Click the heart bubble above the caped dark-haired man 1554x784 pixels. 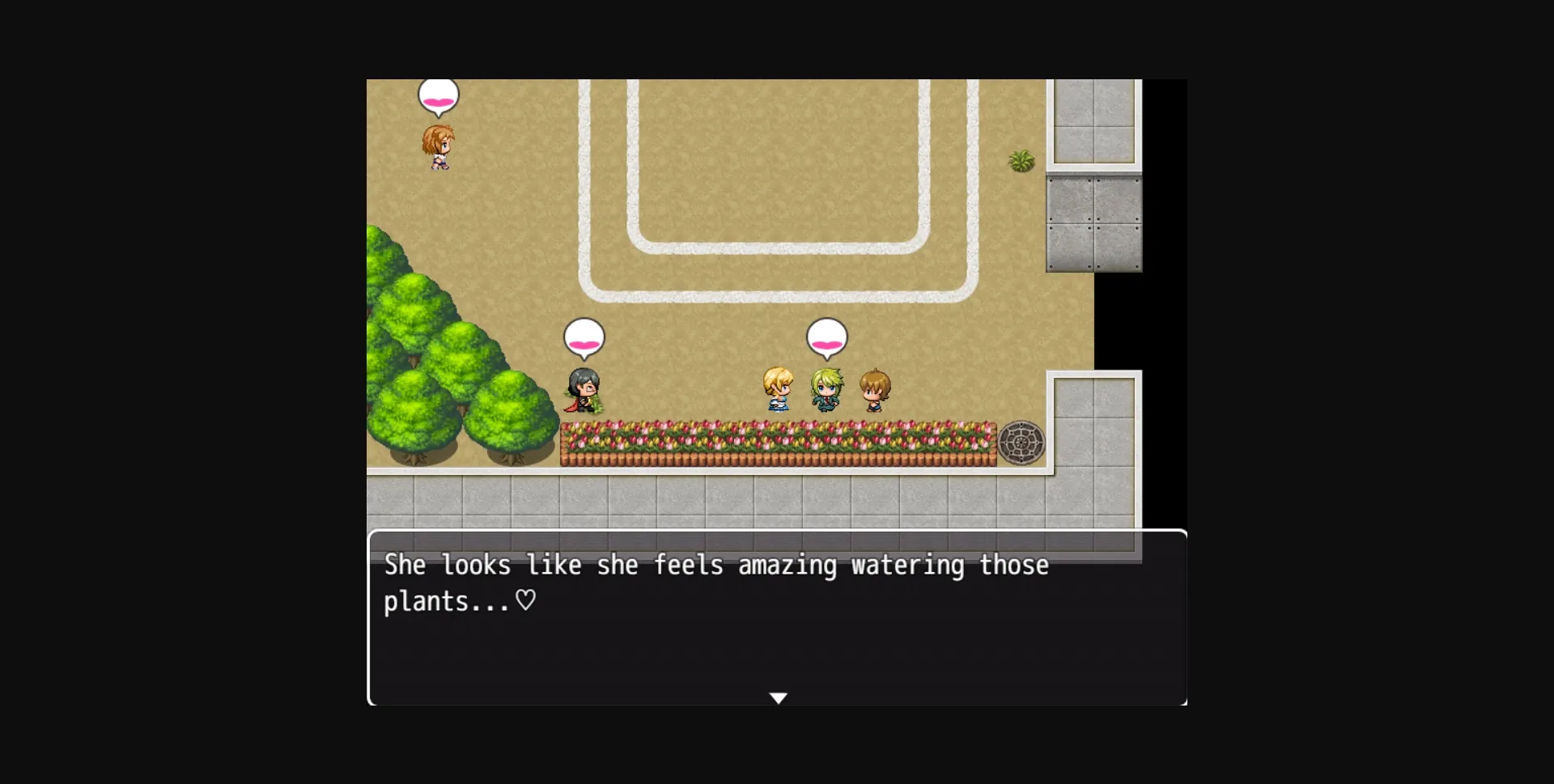pos(584,340)
